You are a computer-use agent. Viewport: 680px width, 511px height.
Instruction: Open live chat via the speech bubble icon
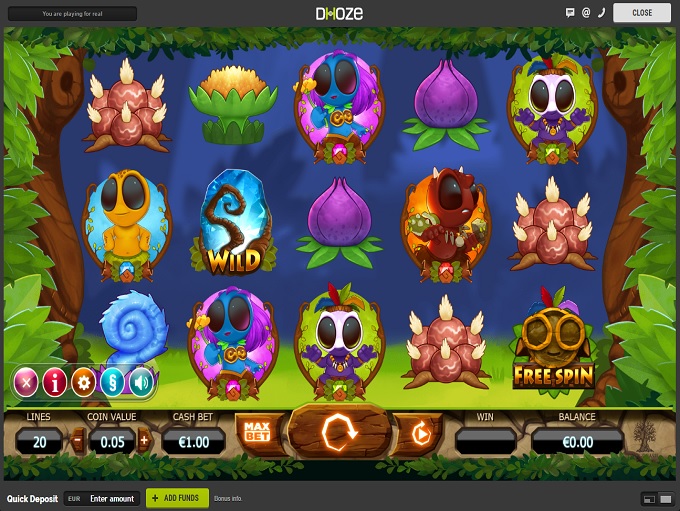[570, 13]
